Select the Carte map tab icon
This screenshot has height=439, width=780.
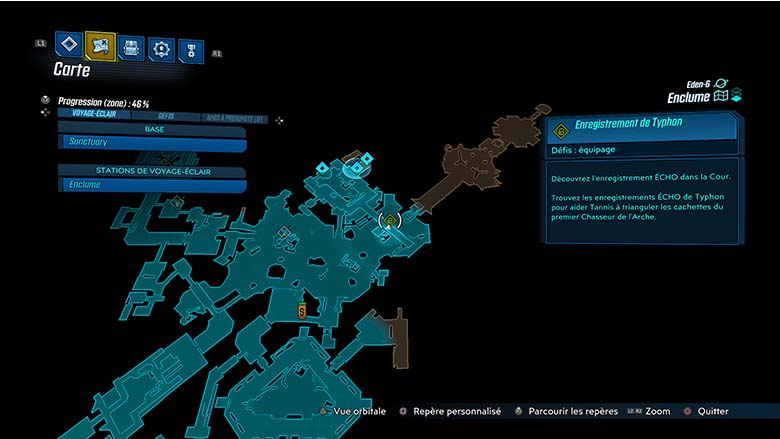pyautogui.click(x=100, y=45)
